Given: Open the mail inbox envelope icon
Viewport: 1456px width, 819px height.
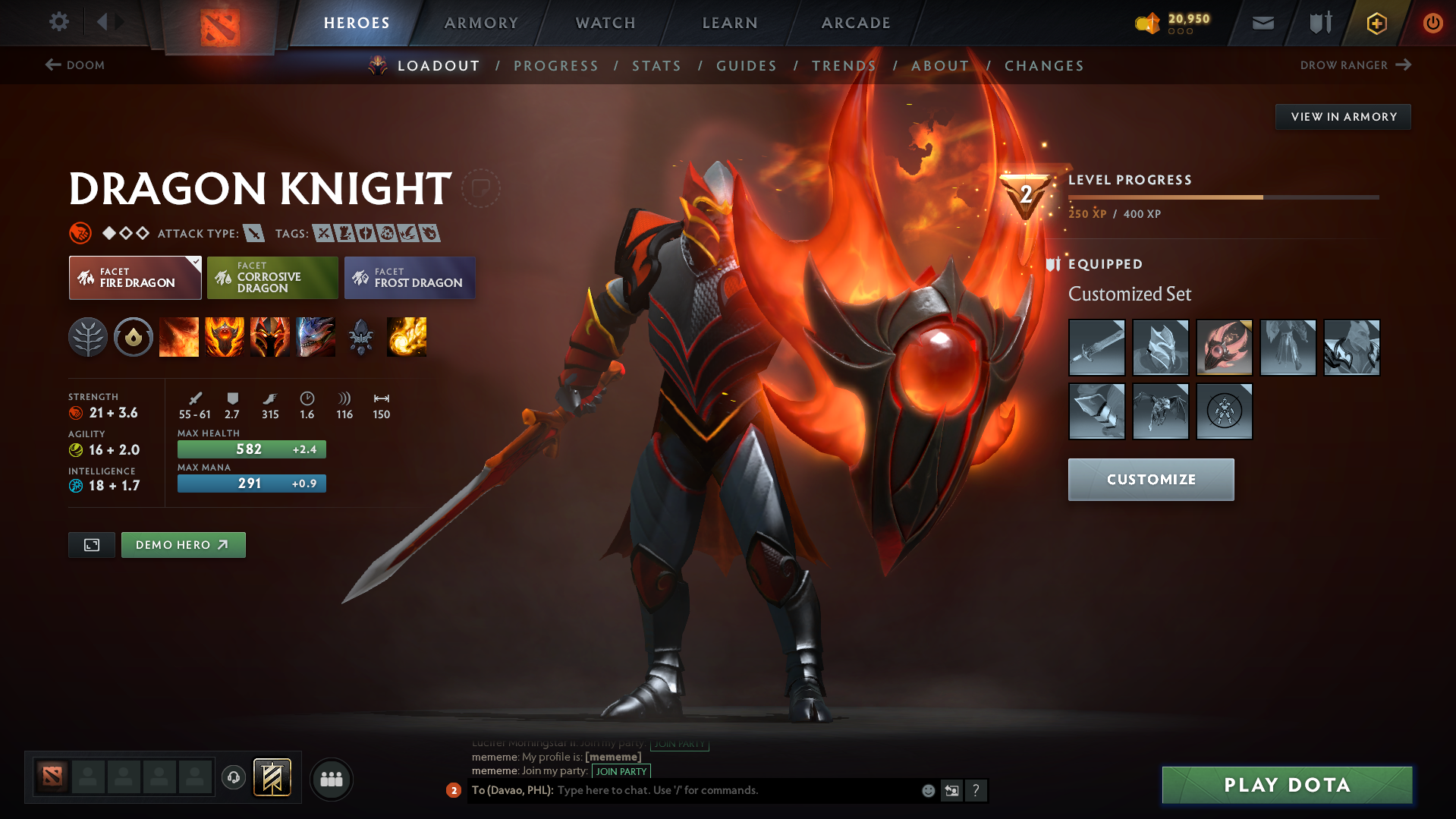Looking at the screenshot, I should (1262, 22).
